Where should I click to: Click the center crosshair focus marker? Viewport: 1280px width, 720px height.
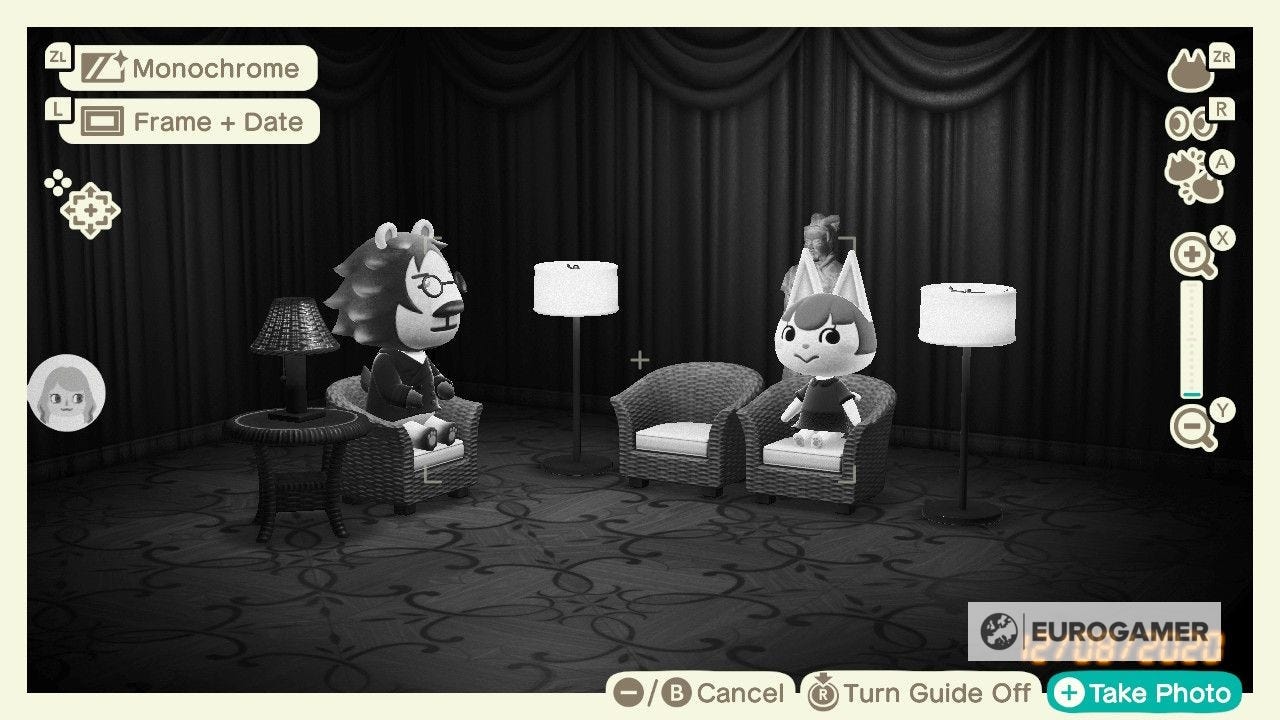point(639,360)
